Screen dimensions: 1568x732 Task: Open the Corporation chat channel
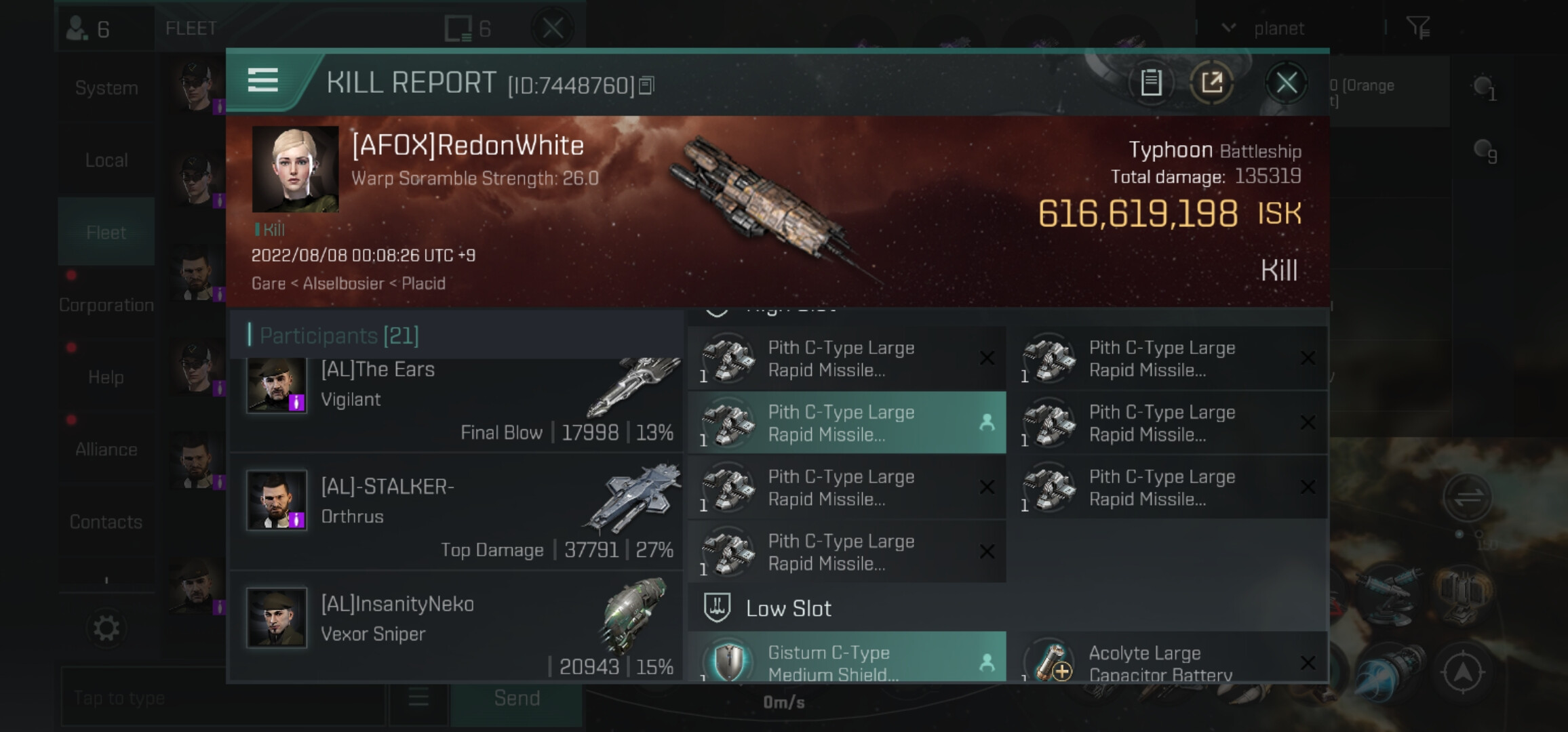click(x=106, y=305)
